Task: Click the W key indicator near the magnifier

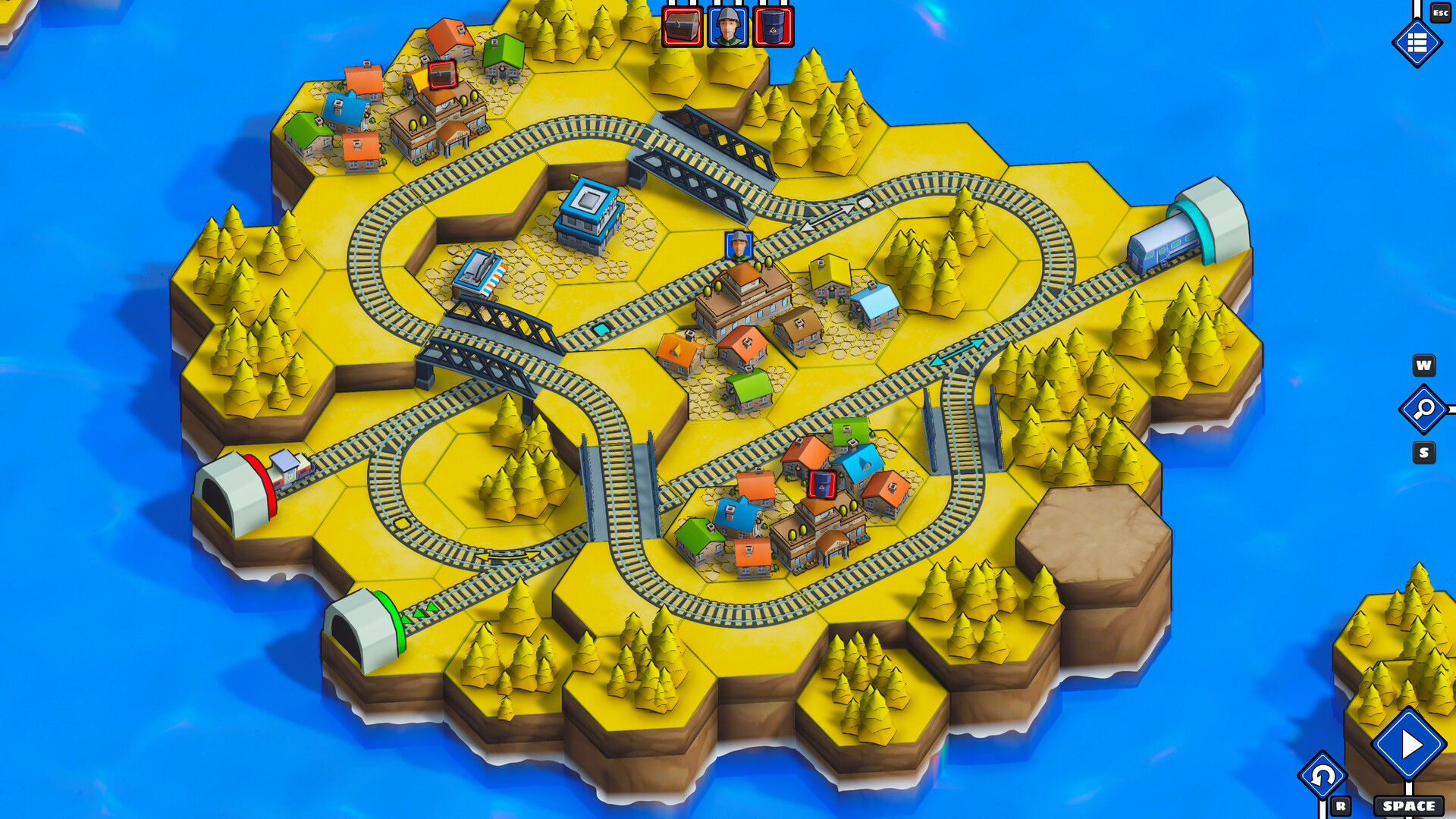Action: 1424,366
